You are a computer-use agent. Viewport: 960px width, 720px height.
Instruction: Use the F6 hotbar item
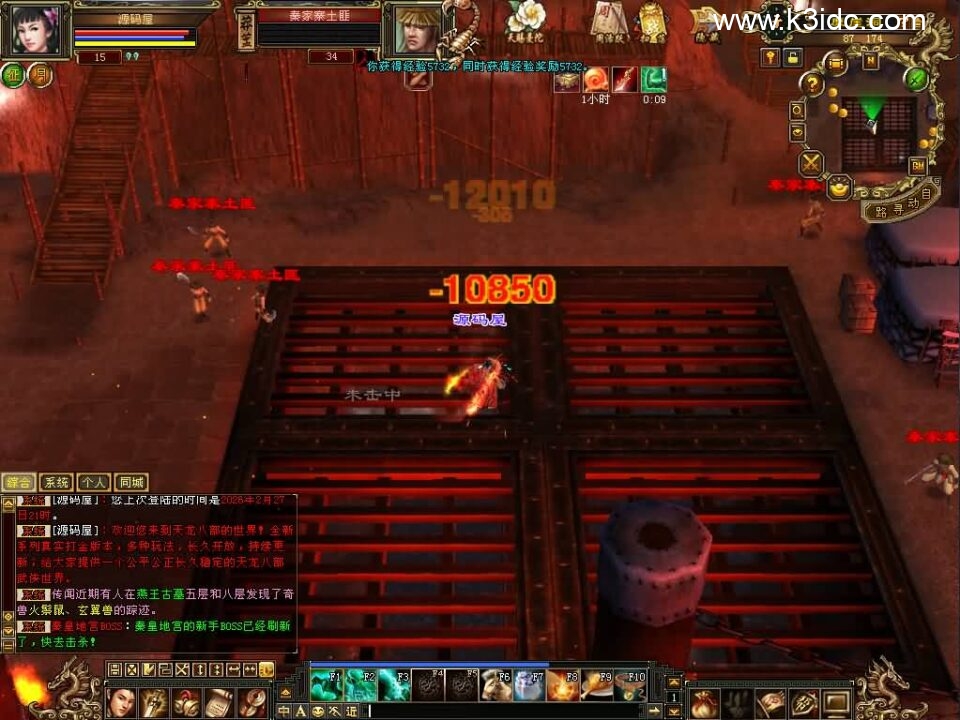[496, 685]
